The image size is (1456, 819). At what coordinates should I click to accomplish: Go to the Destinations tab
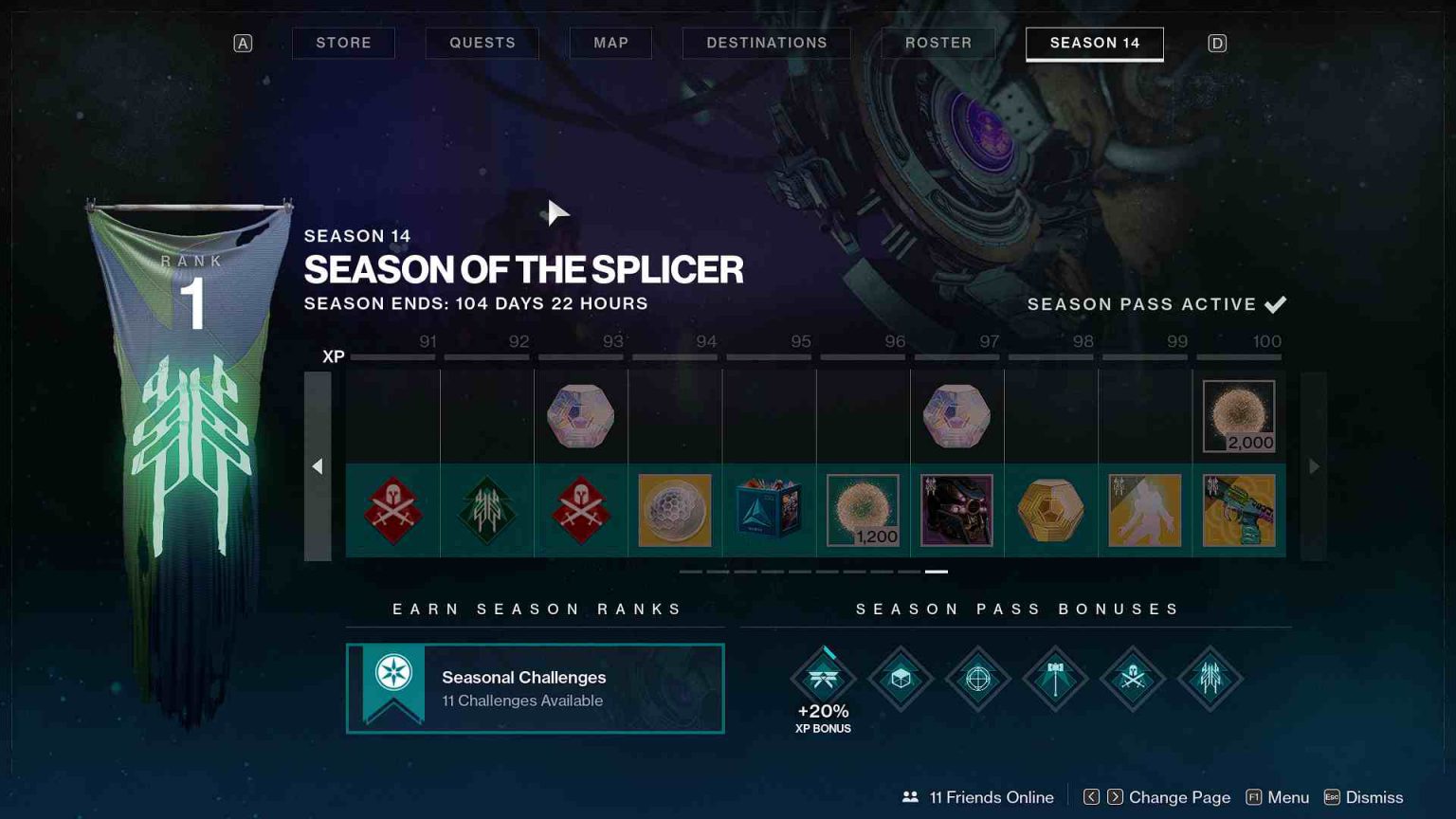766,43
